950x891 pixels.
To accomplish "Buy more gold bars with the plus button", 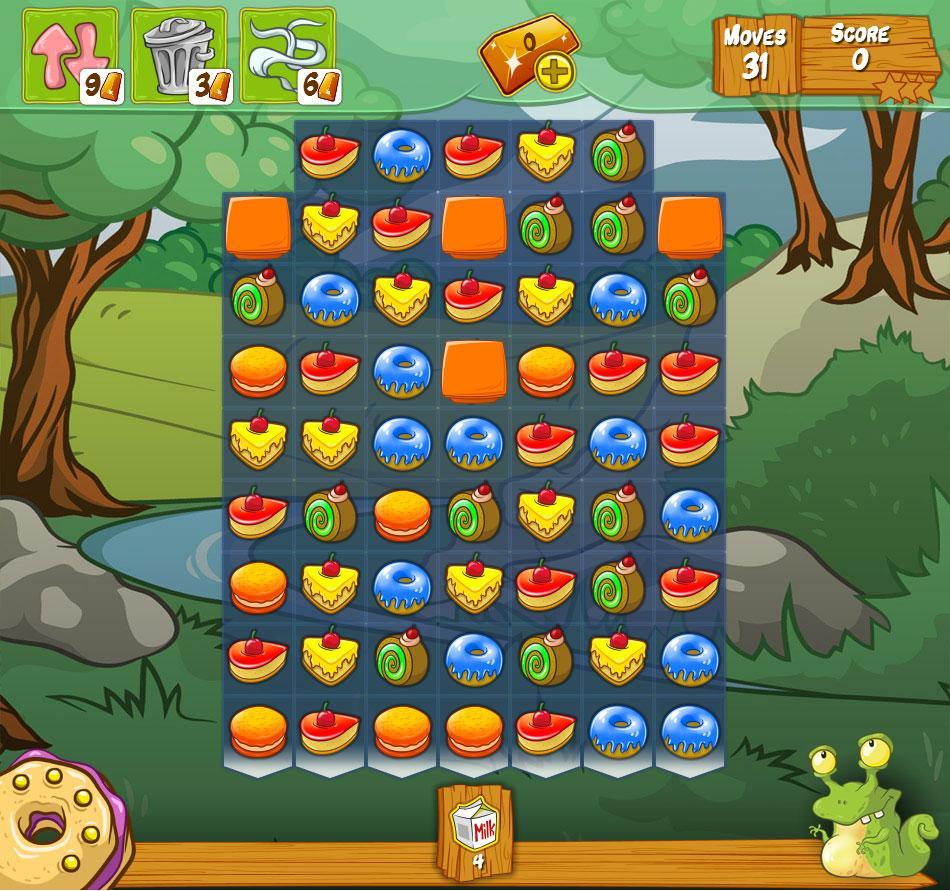I will tap(551, 71).
